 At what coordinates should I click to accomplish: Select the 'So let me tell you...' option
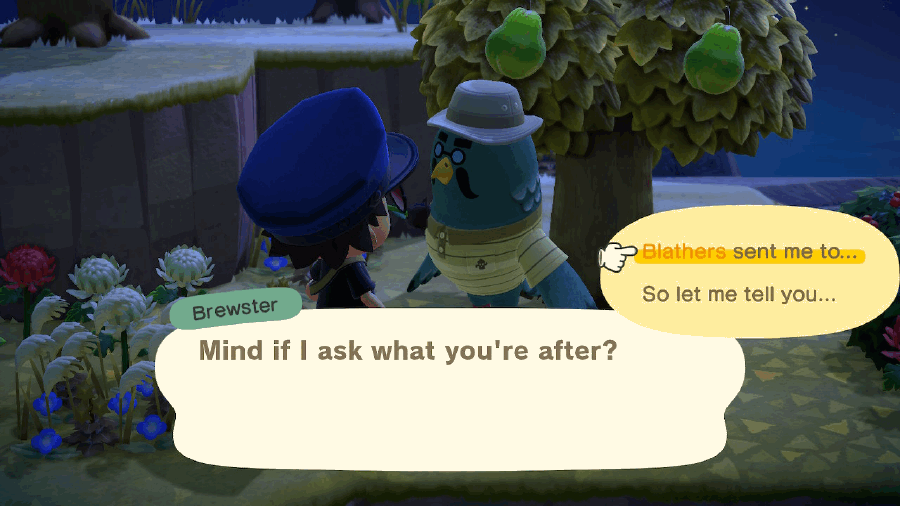pyautogui.click(x=738, y=296)
